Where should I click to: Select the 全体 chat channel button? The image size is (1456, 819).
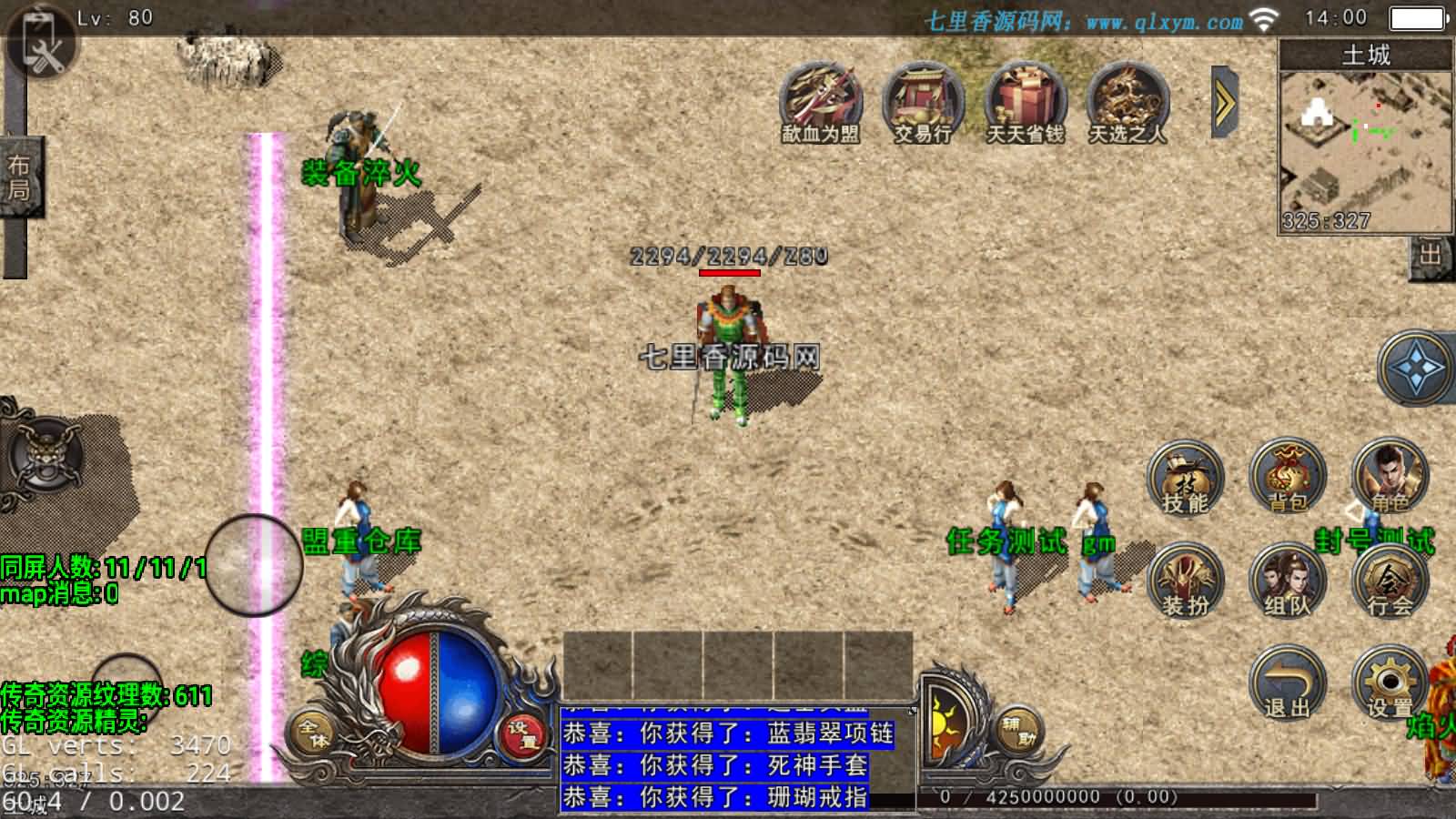tap(312, 733)
